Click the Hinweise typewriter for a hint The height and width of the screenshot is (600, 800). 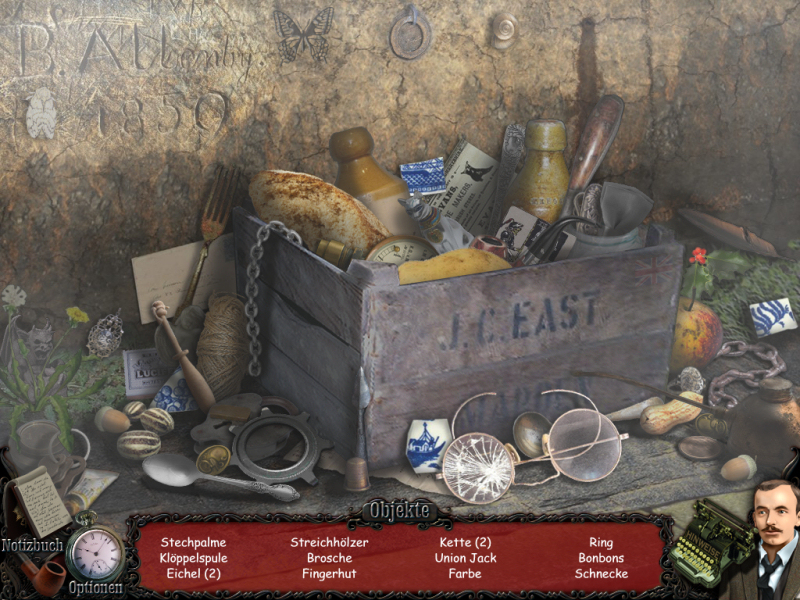click(710, 545)
